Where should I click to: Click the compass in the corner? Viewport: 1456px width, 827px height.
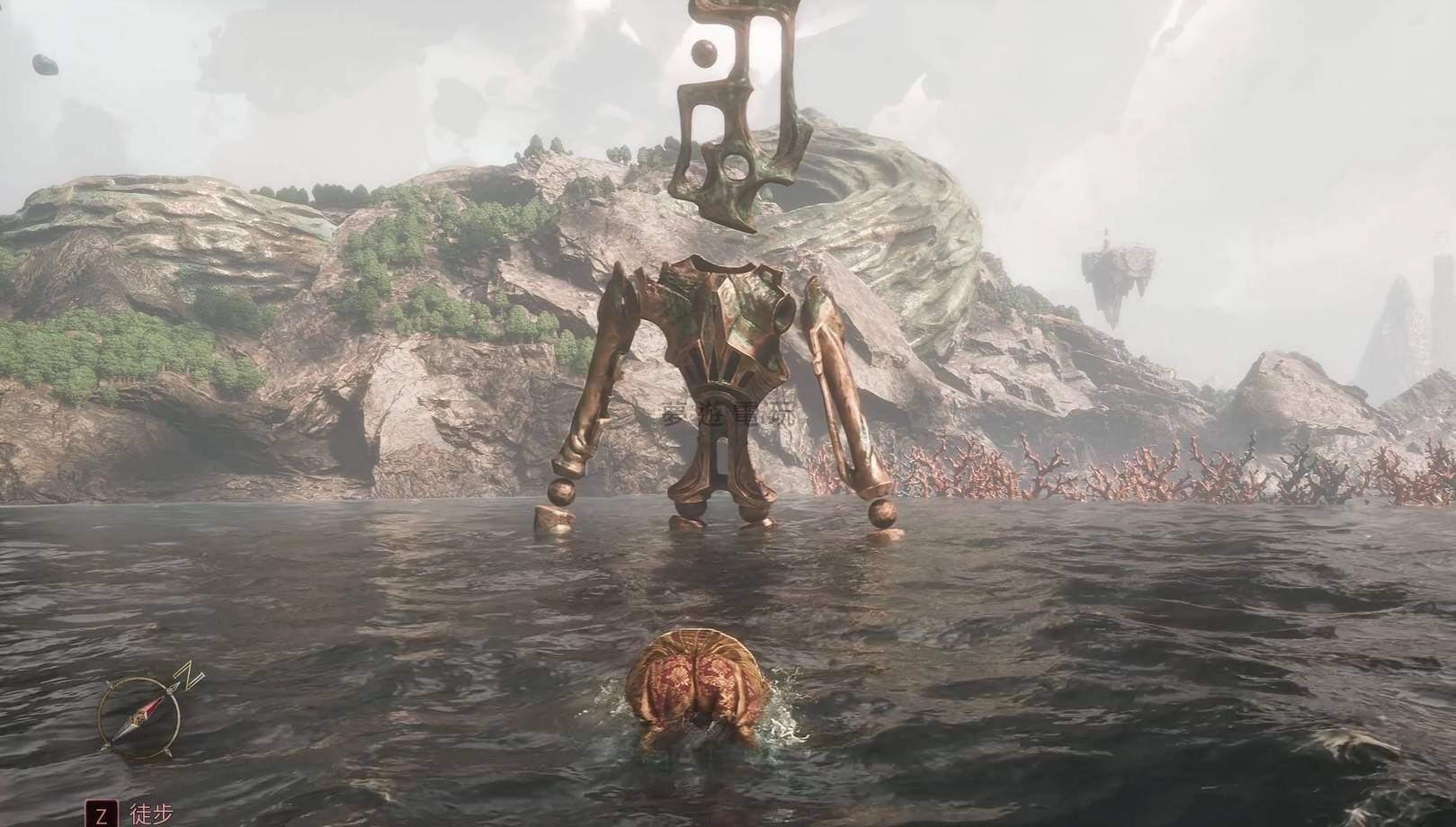click(x=139, y=716)
